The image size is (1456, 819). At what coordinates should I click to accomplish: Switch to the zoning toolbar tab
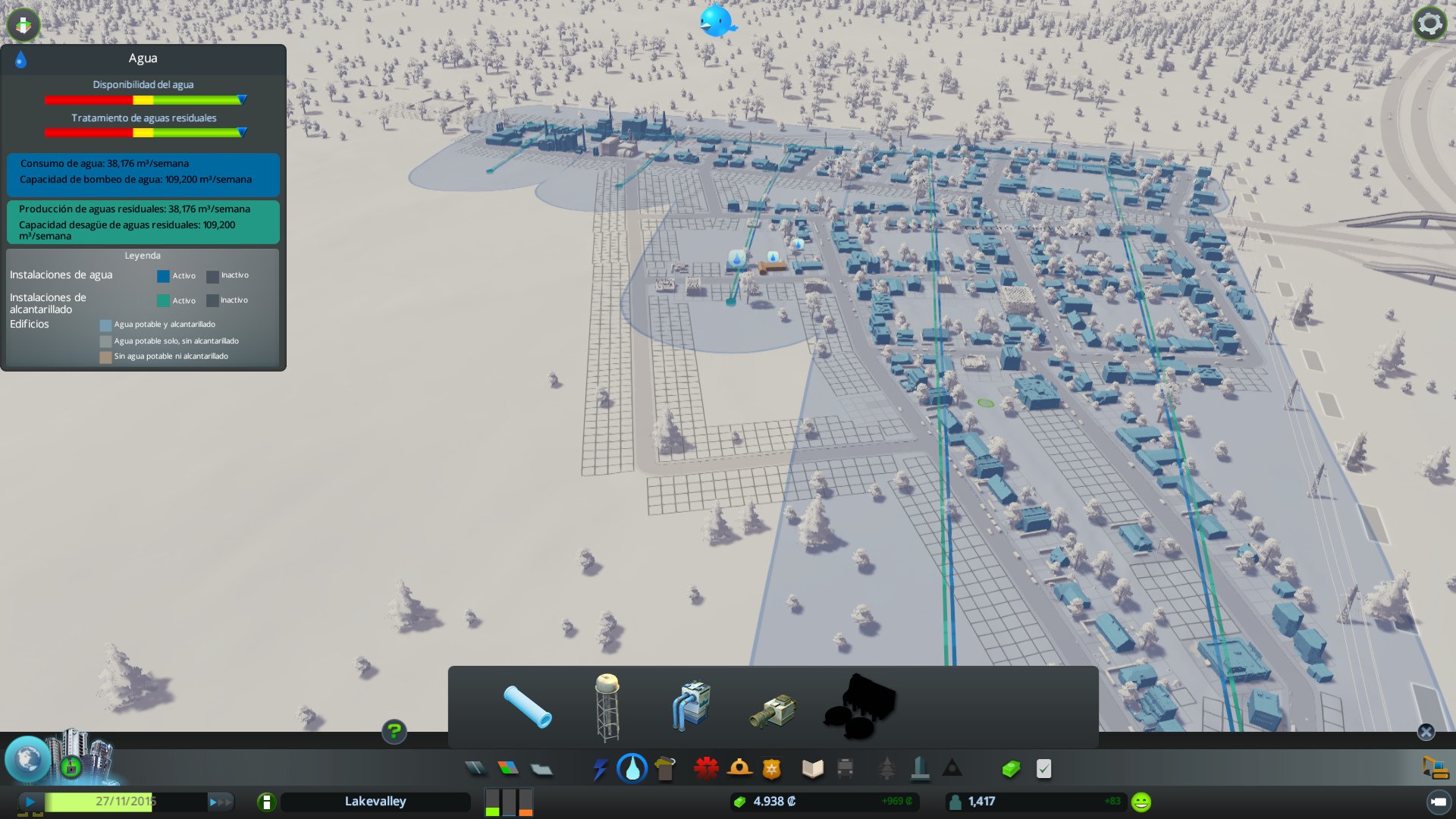click(x=508, y=768)
